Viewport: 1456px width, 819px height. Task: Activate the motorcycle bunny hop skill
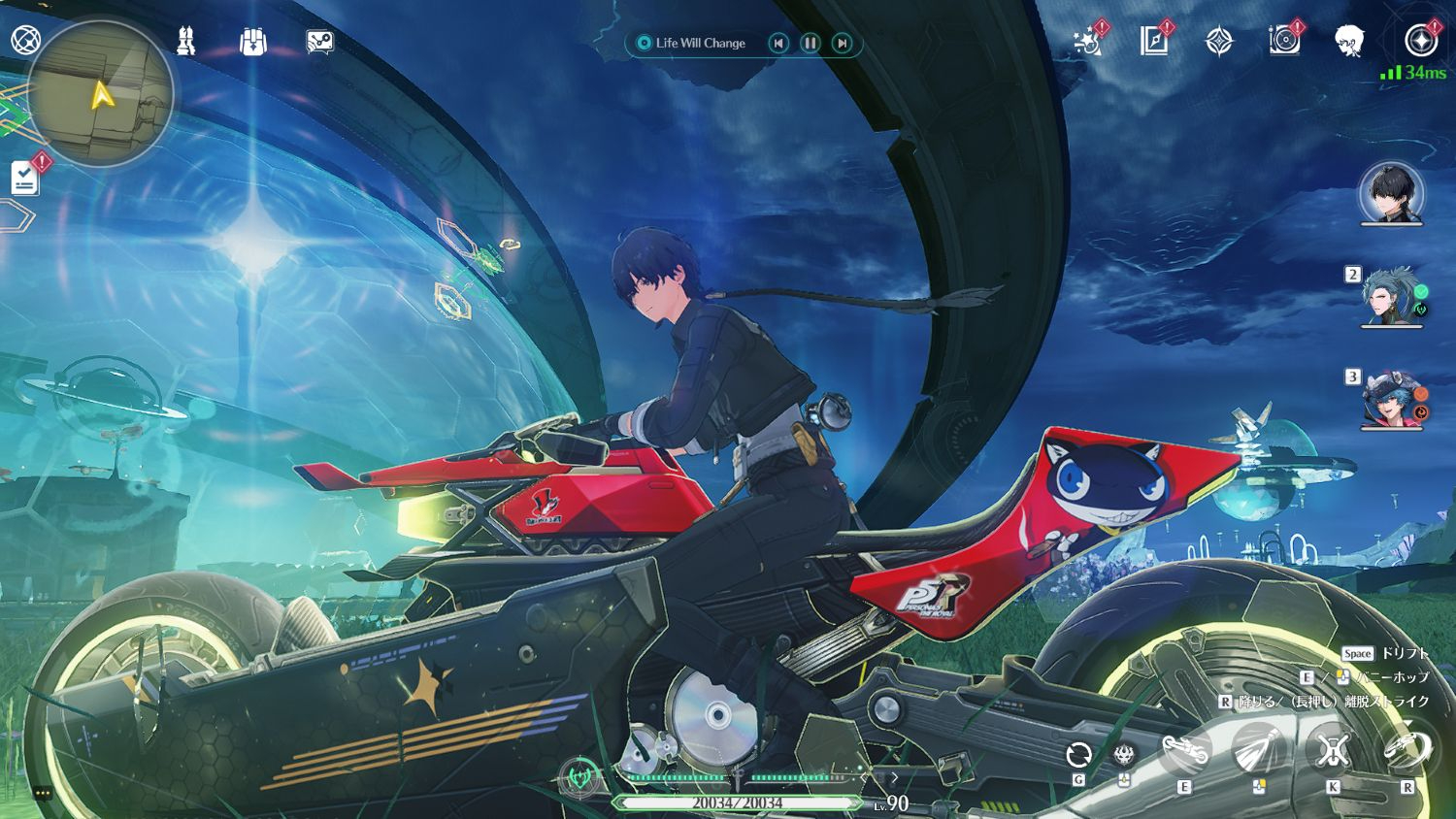click(x=1185, y=751)
